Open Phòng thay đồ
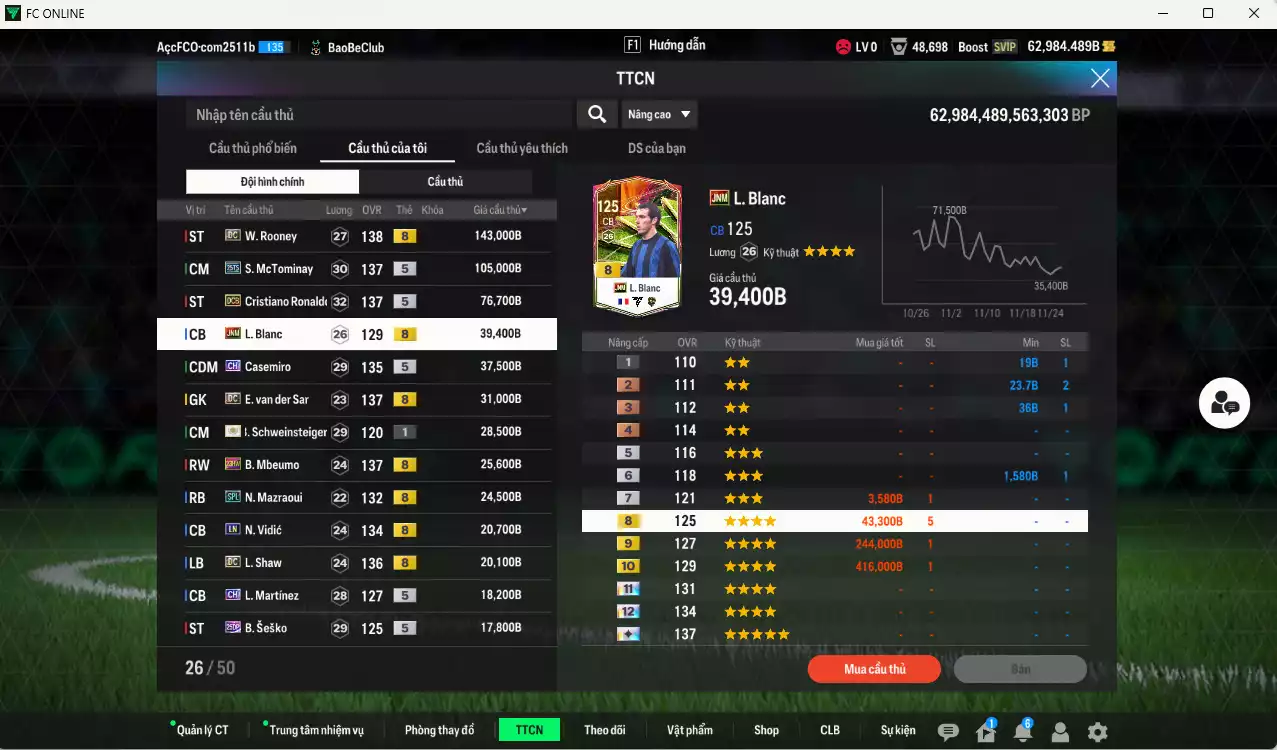The height and width of the screenshot is (750, 1277). click(439, 730)
